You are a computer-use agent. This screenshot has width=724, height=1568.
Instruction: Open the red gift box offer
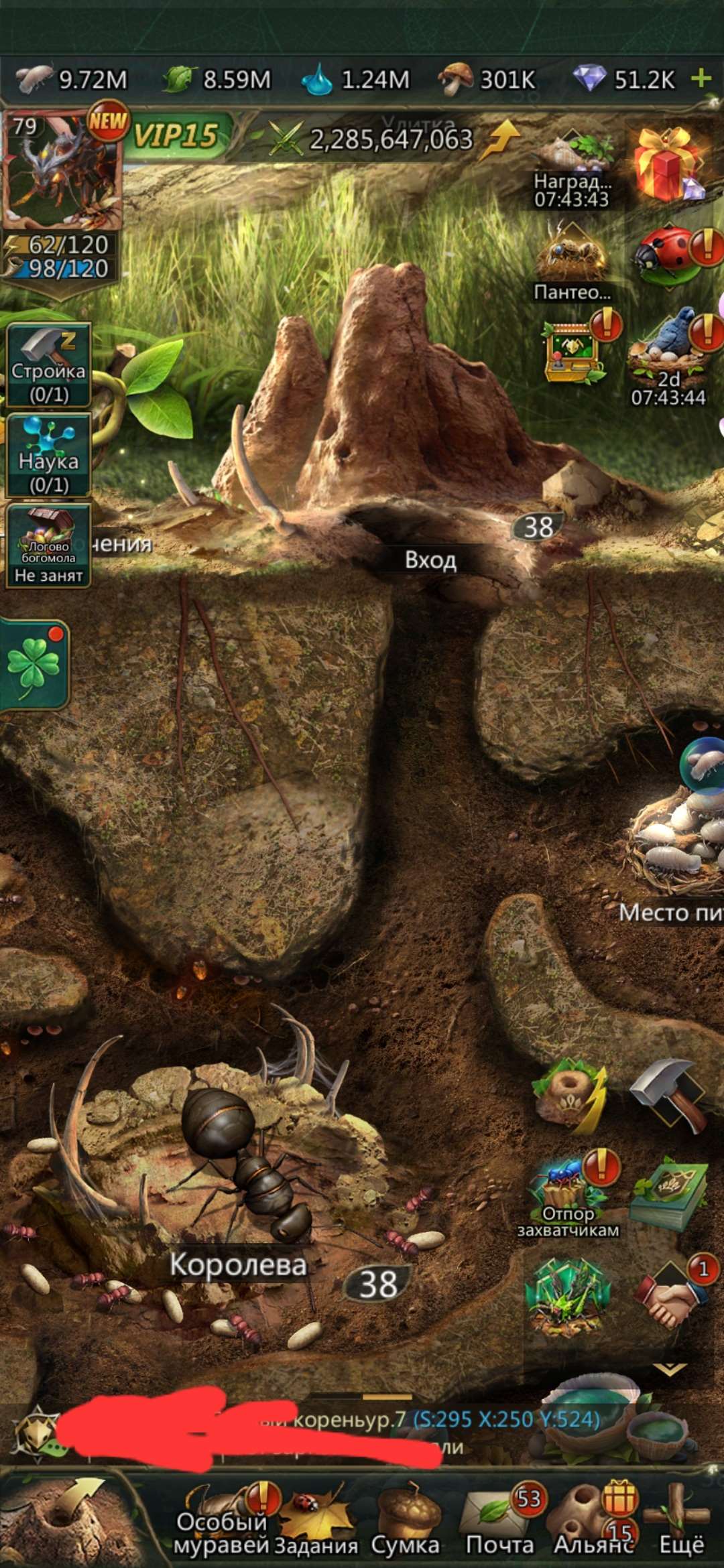coord(667,164)
